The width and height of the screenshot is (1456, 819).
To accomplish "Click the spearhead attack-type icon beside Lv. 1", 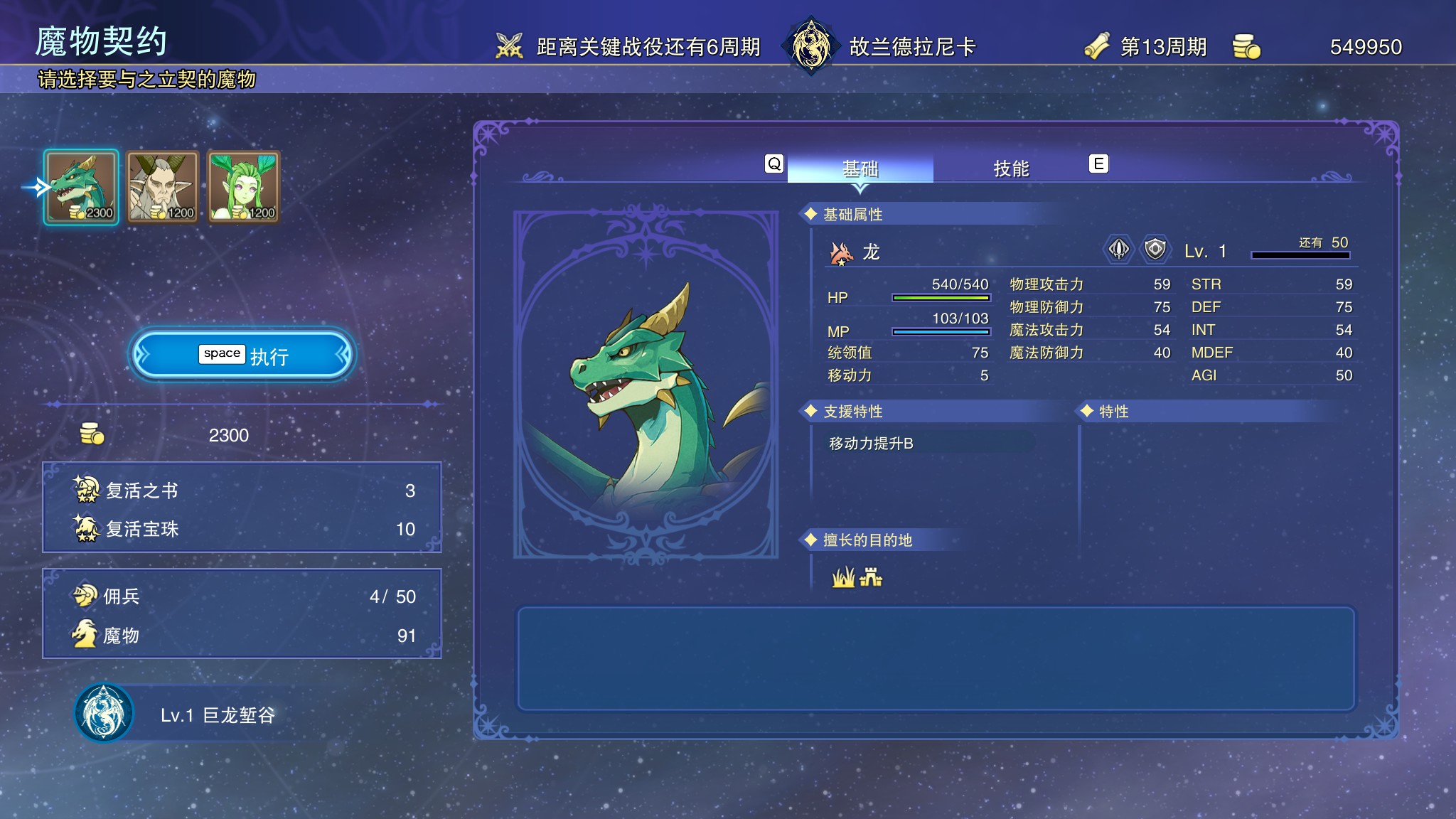I will 1119,250.
